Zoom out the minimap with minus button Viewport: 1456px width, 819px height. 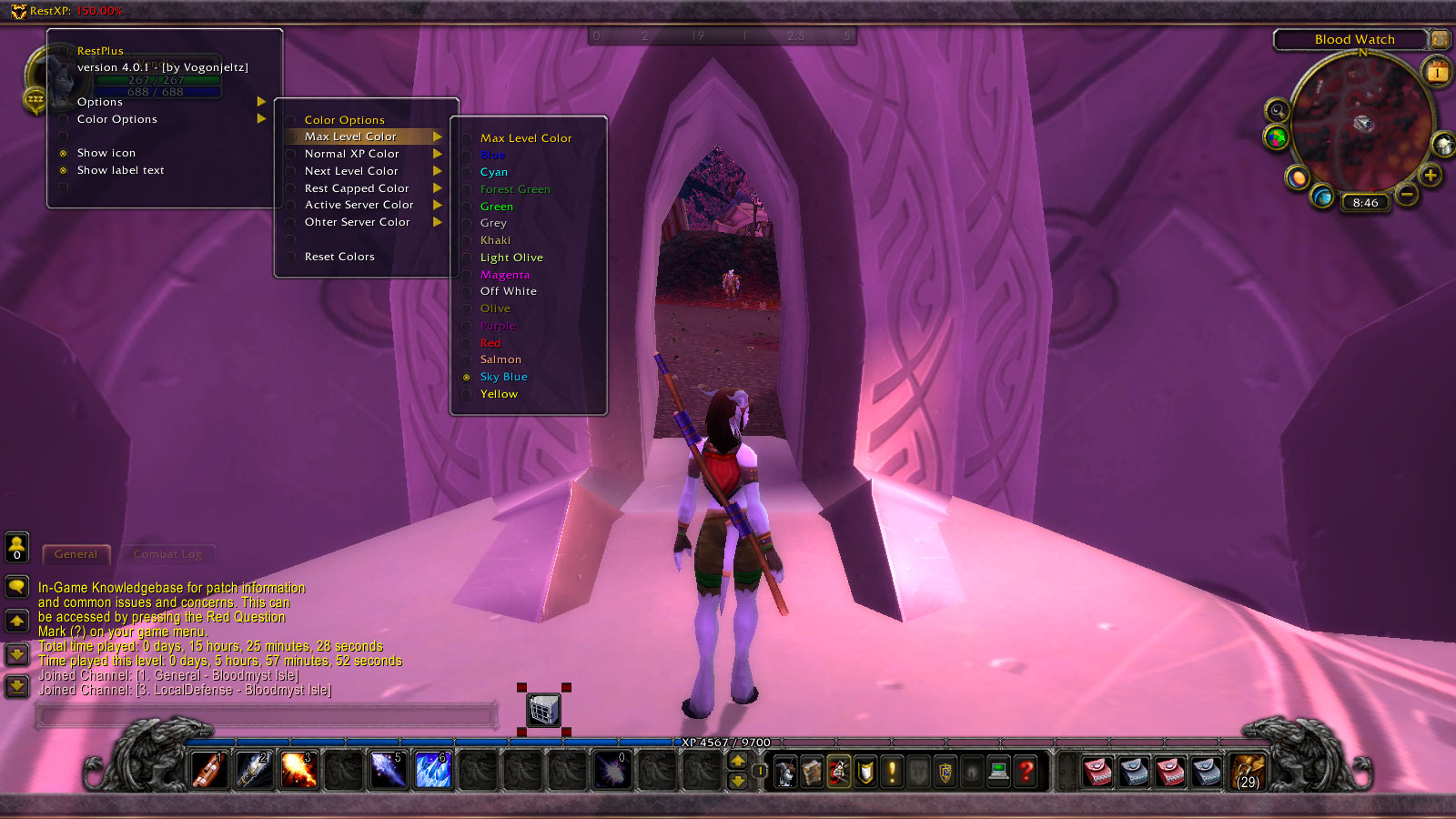coord(1407,195)
